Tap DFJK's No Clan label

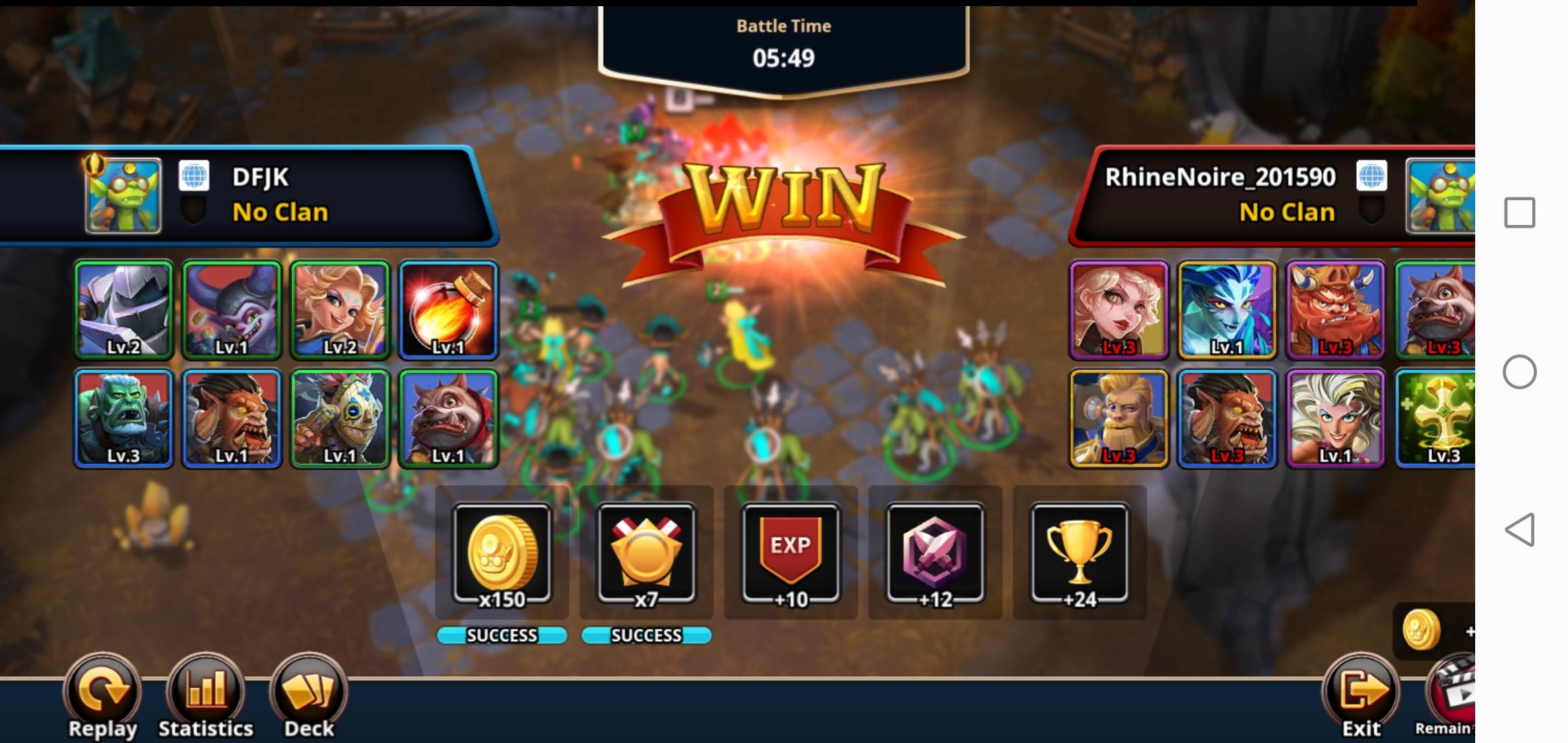click(x=279, y=212)
